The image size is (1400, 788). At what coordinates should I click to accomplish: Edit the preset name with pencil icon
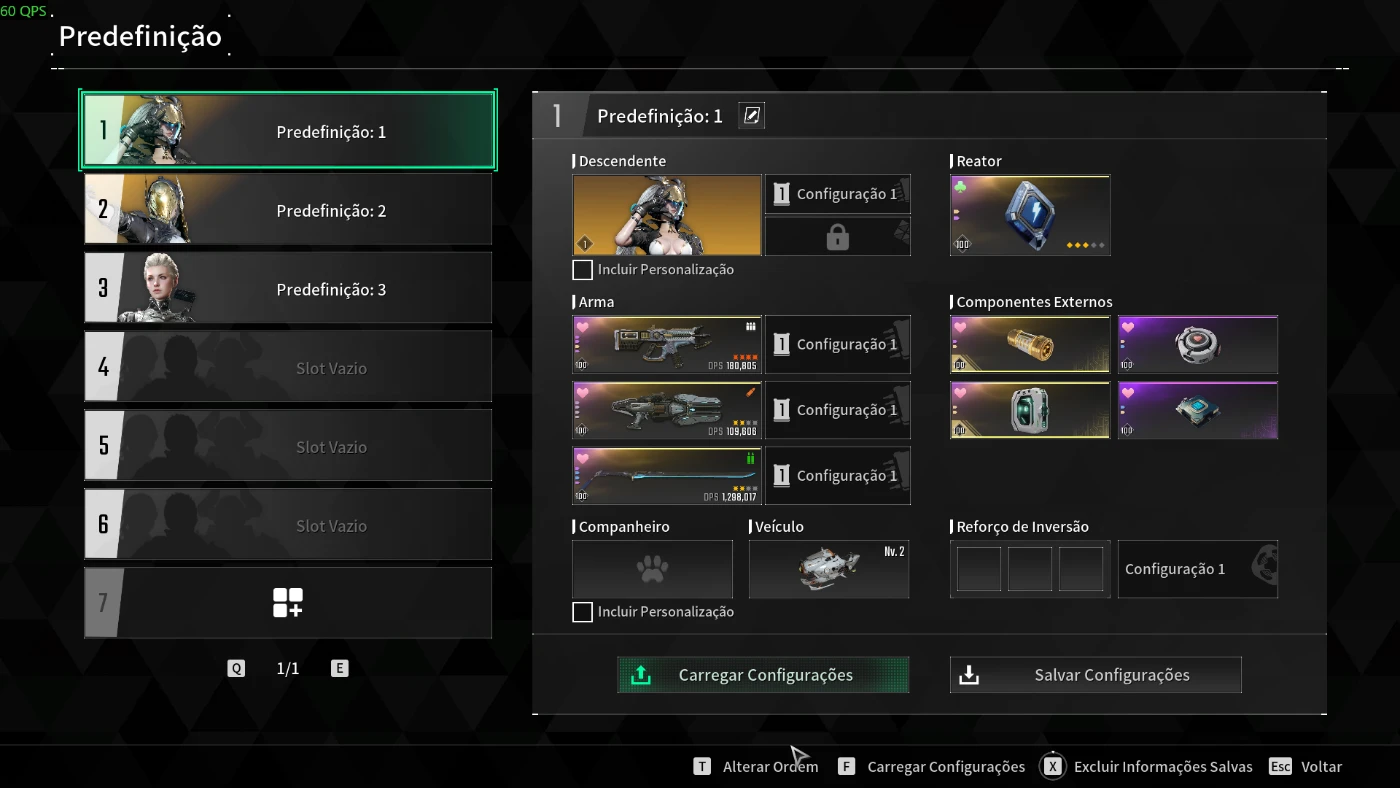(x=752, y=116)
